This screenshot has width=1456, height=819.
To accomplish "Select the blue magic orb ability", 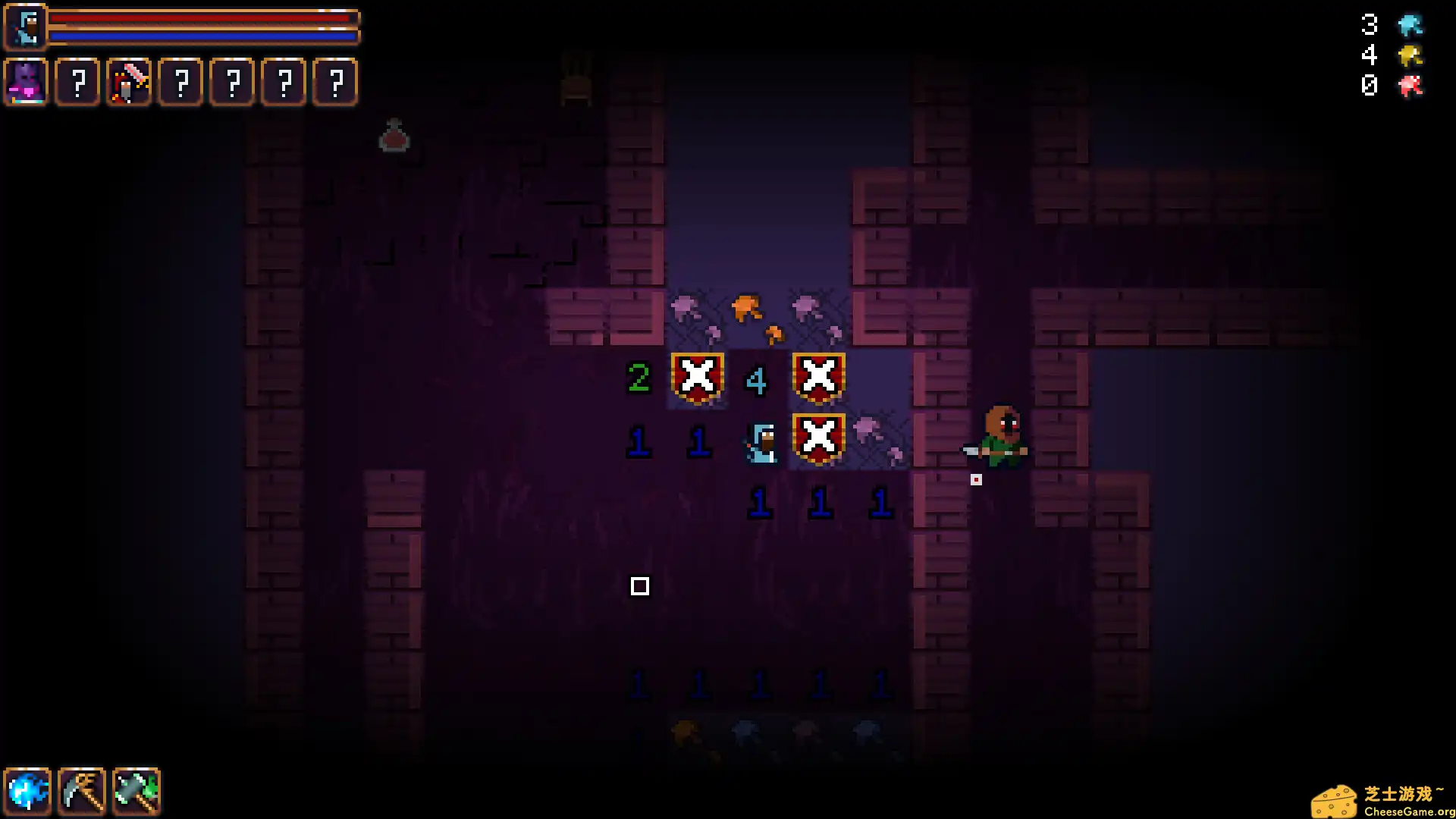I will click(28, 791).
